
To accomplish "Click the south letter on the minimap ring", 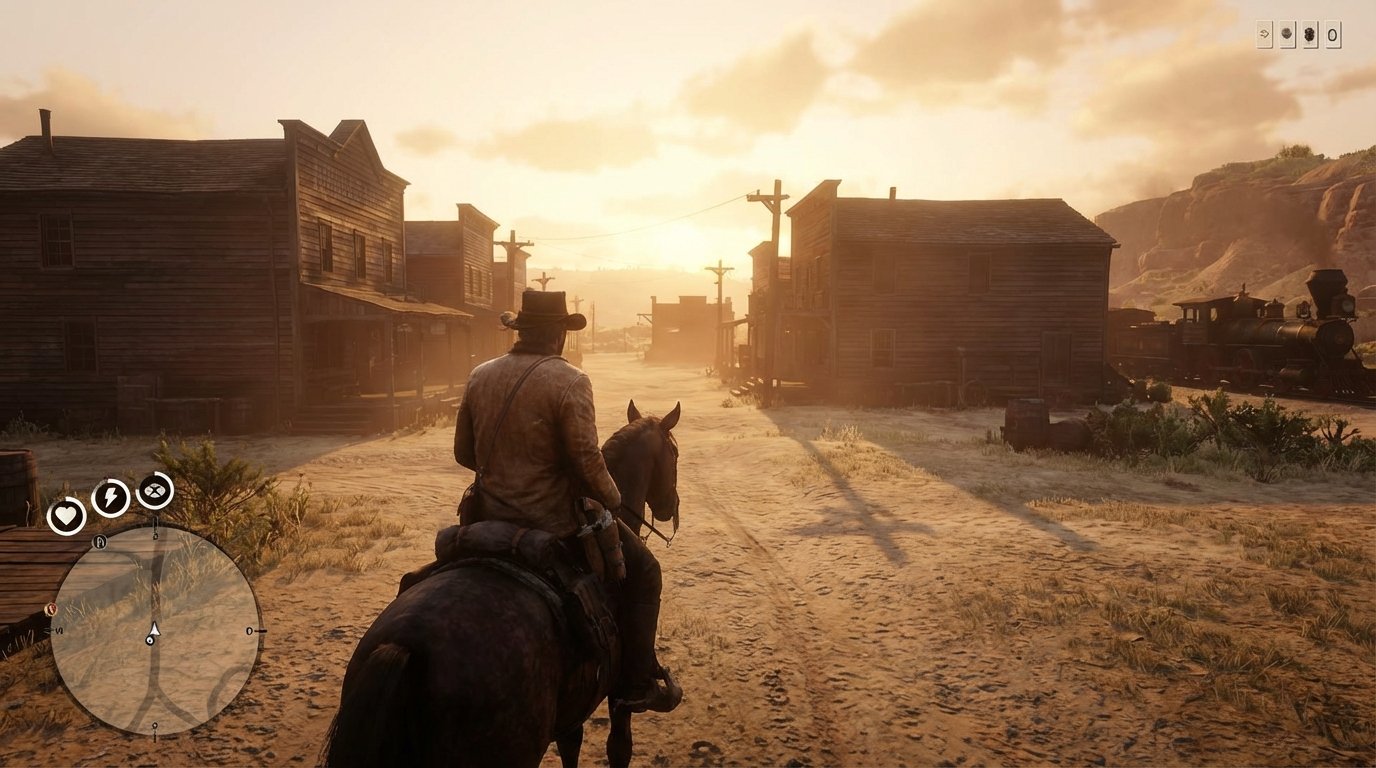I will (58, 631).
